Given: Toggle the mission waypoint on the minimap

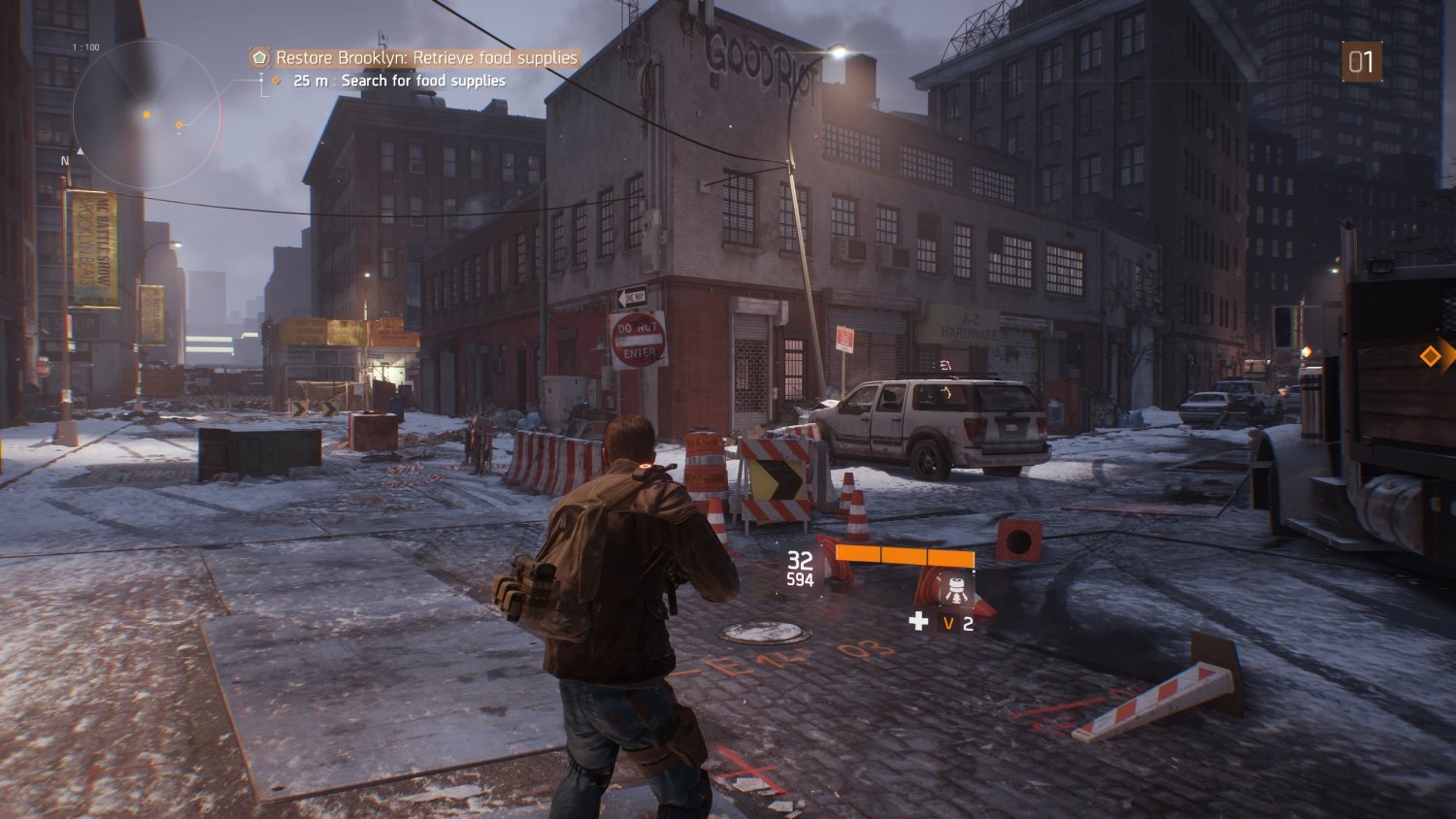Looking at the screenshot, I should click(179, 124).
